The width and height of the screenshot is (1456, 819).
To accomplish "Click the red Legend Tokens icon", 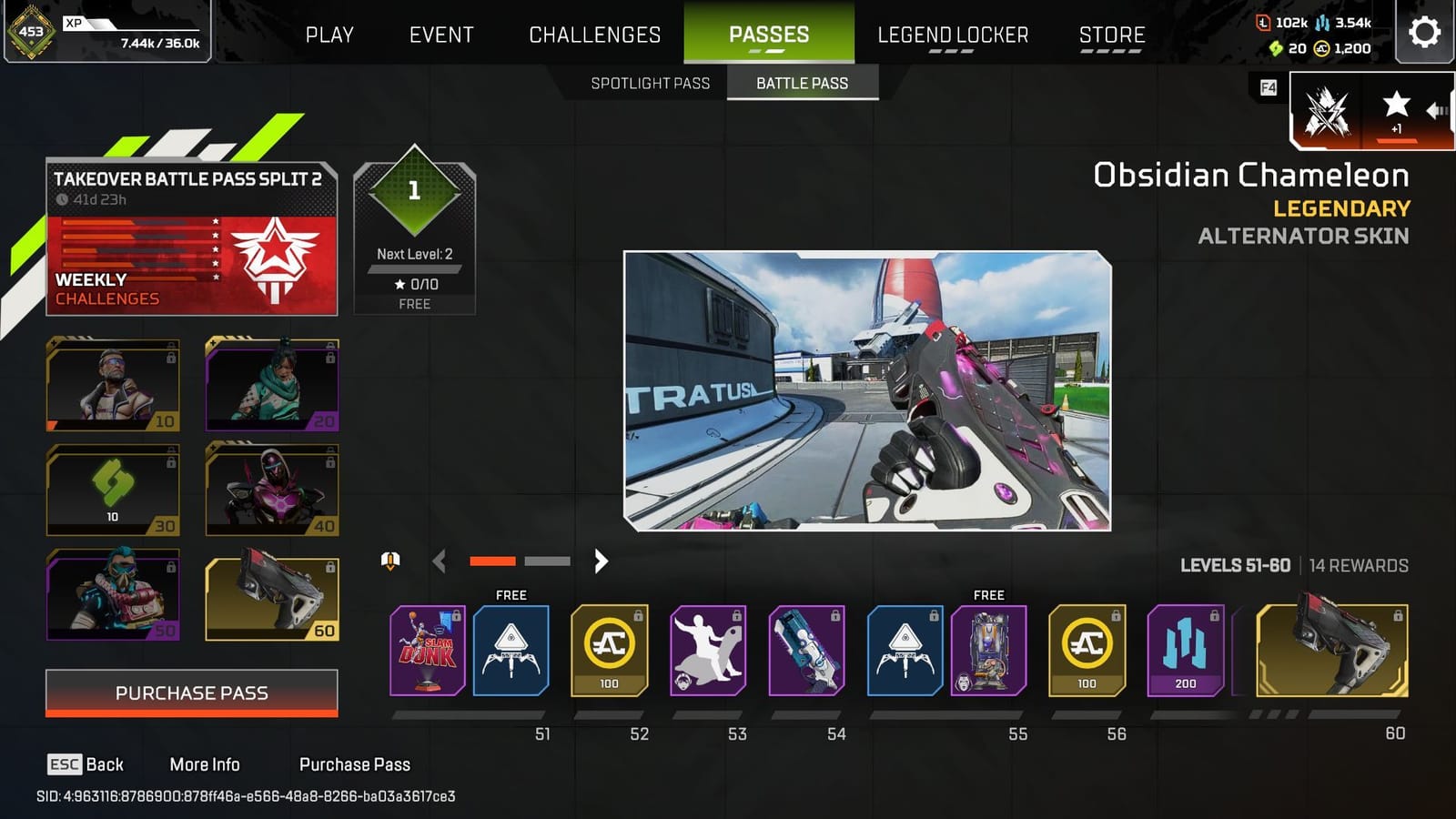I will point(1262,23).
